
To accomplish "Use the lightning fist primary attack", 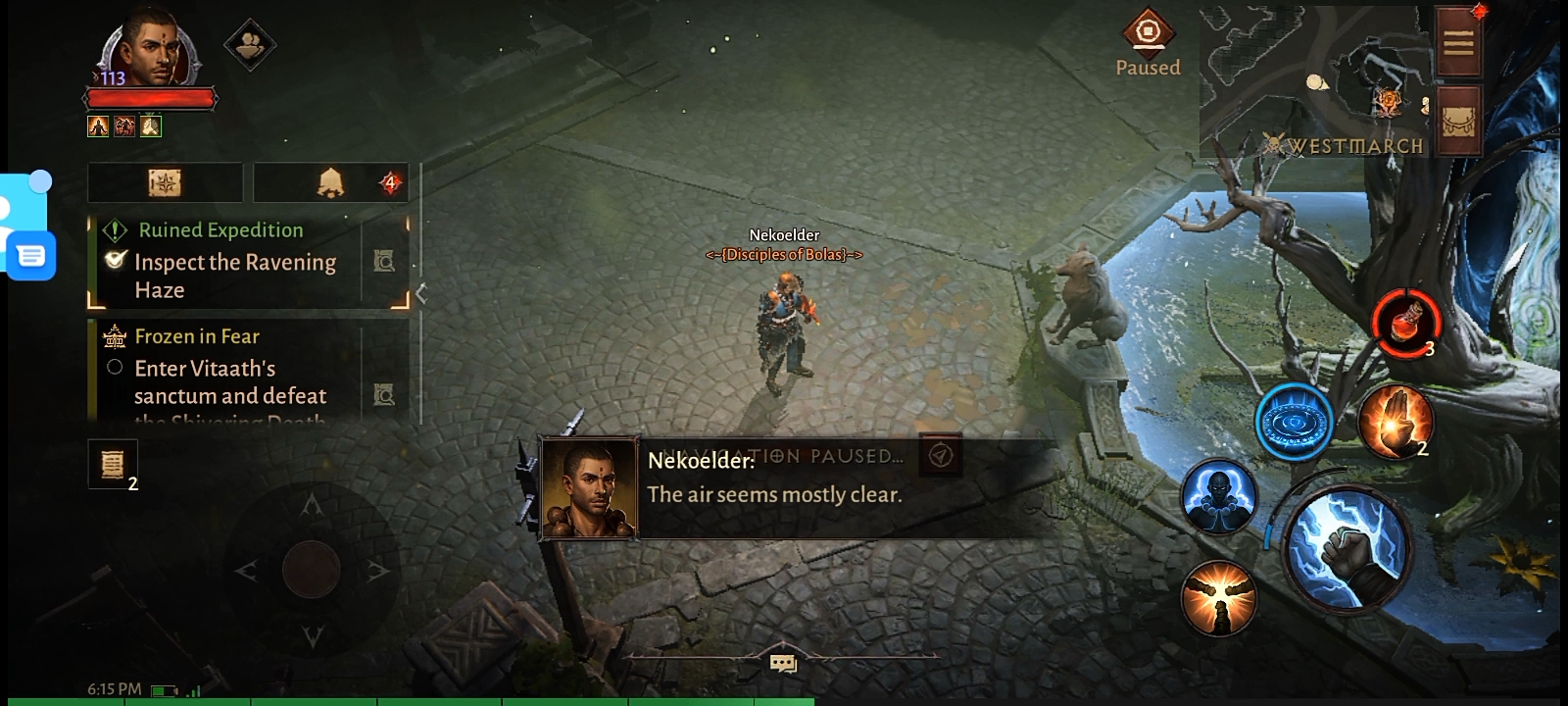I will click(x=1348, y=549).
